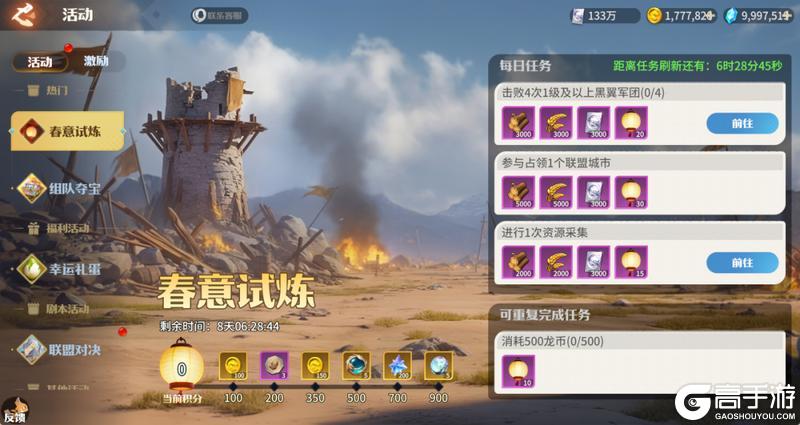
Task: Select the 春意试炼 event entry
Action: pos(68,131)
